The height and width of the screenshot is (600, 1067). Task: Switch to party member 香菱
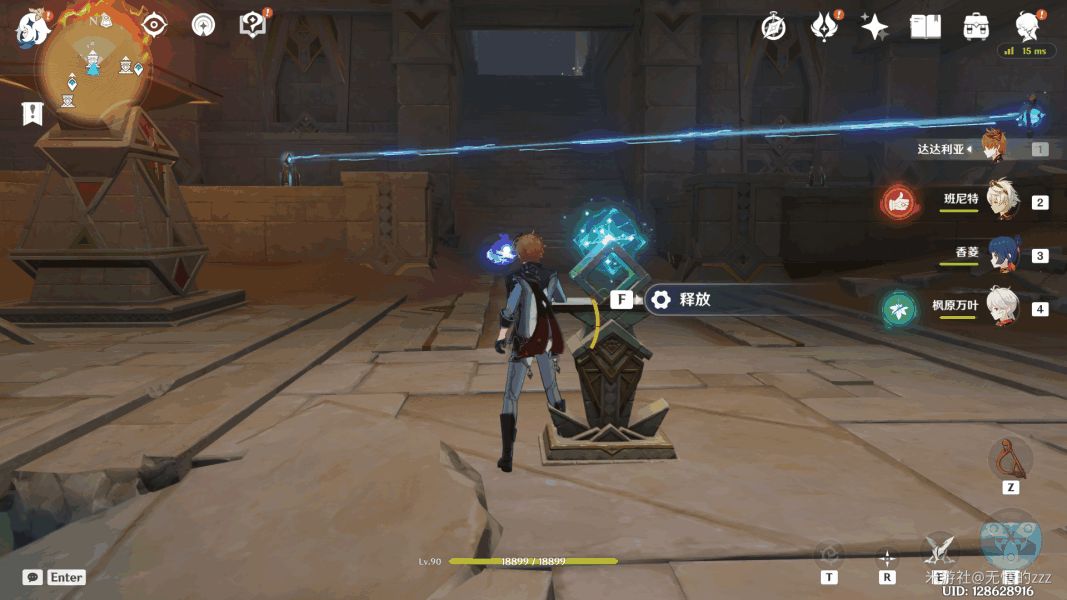point(1000,254)
